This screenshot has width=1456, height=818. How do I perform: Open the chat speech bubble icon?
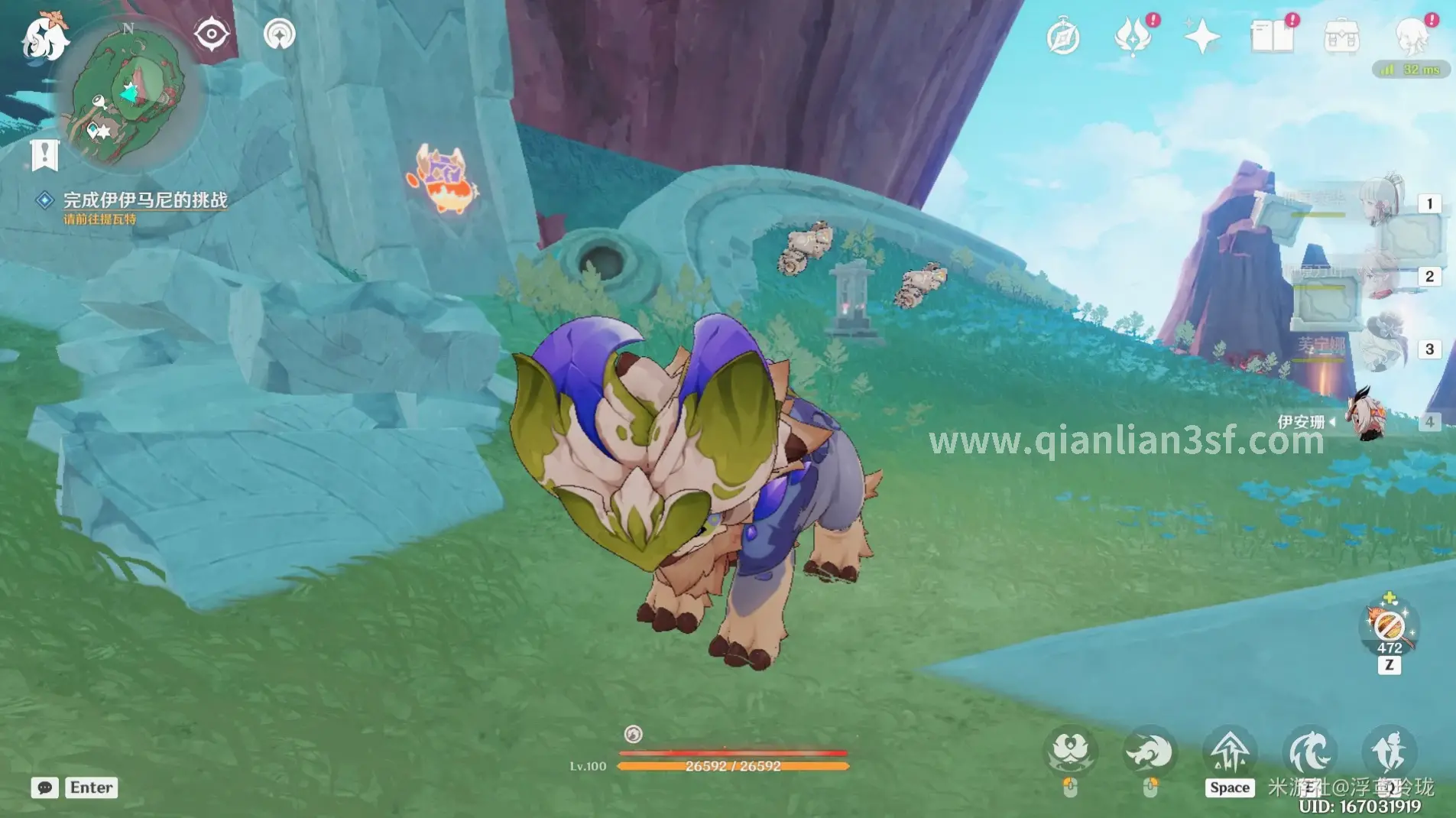[44, 787]
